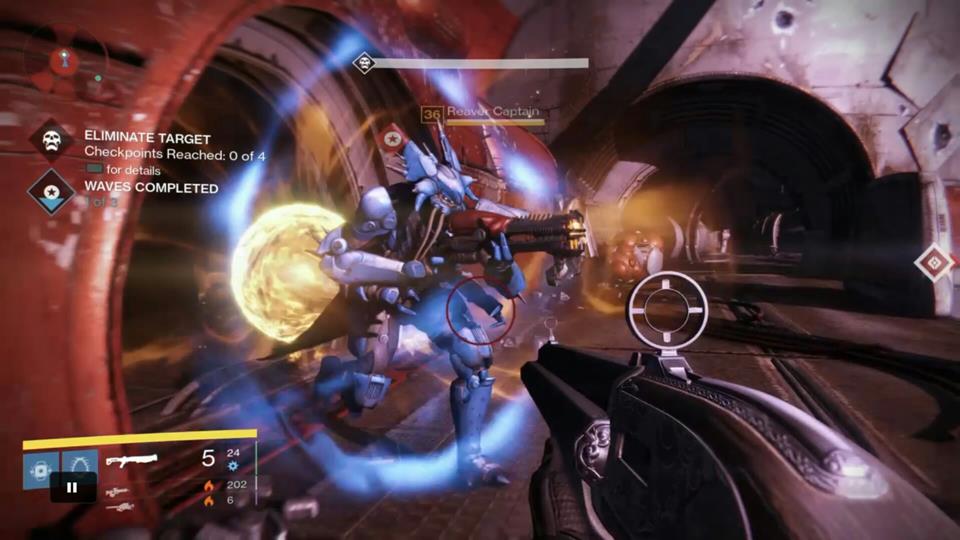Select the Eliminate Target skull objective icon

[51, 139]
